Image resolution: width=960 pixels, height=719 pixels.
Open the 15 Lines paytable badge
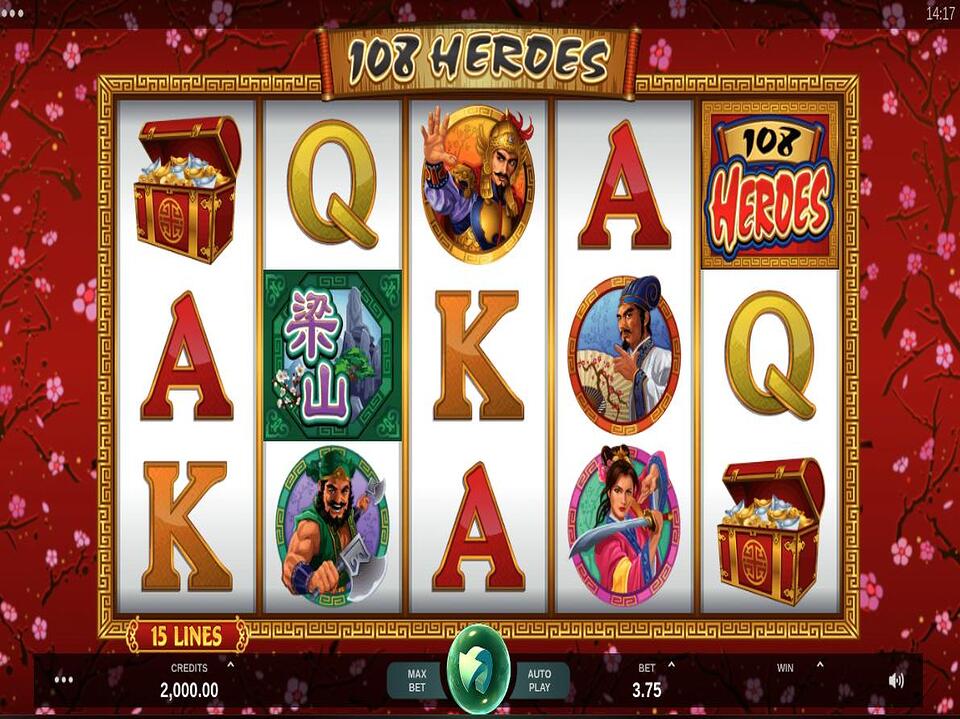pos(187,635)
